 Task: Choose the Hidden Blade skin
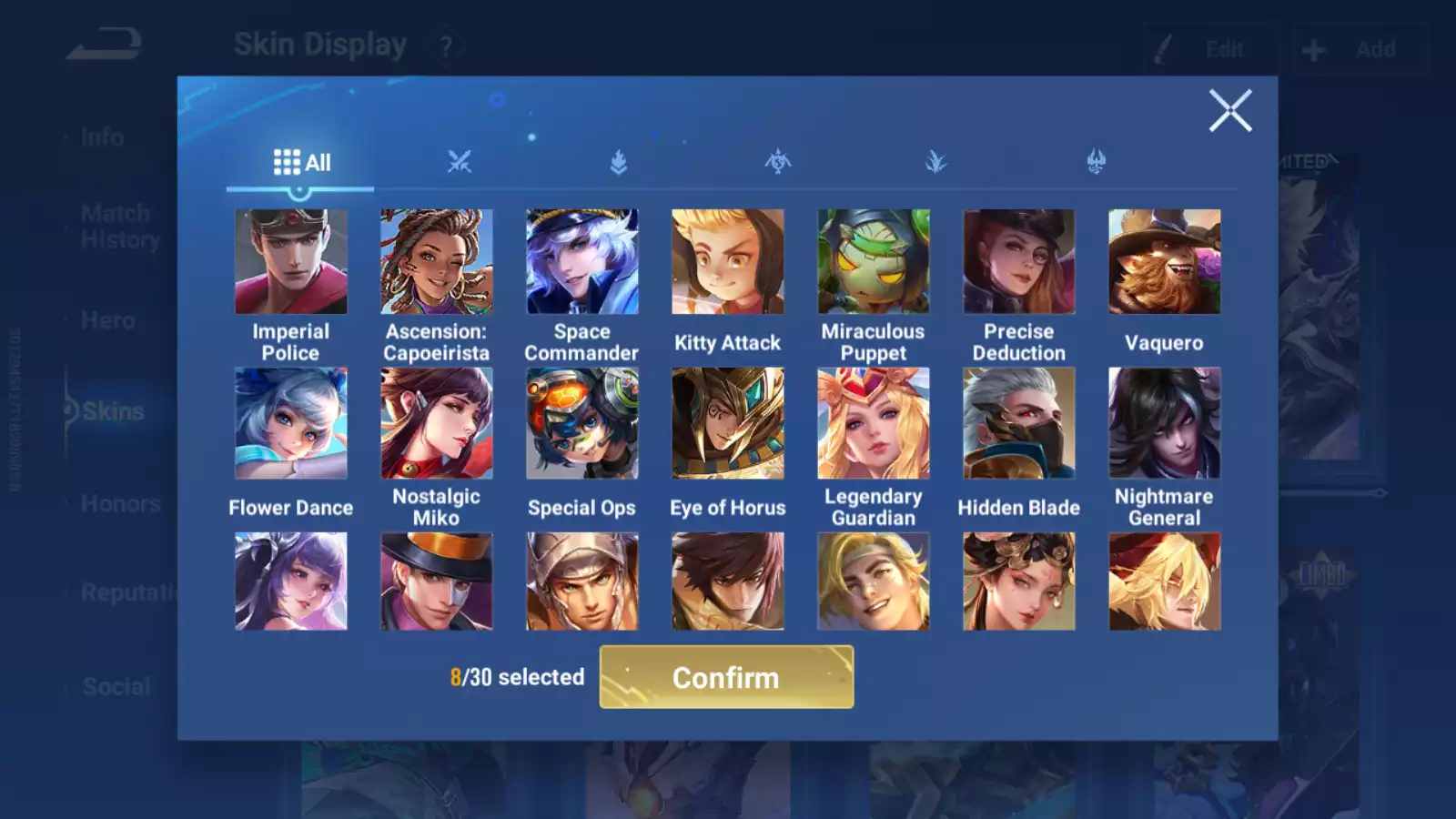[x=1019, y=423]
